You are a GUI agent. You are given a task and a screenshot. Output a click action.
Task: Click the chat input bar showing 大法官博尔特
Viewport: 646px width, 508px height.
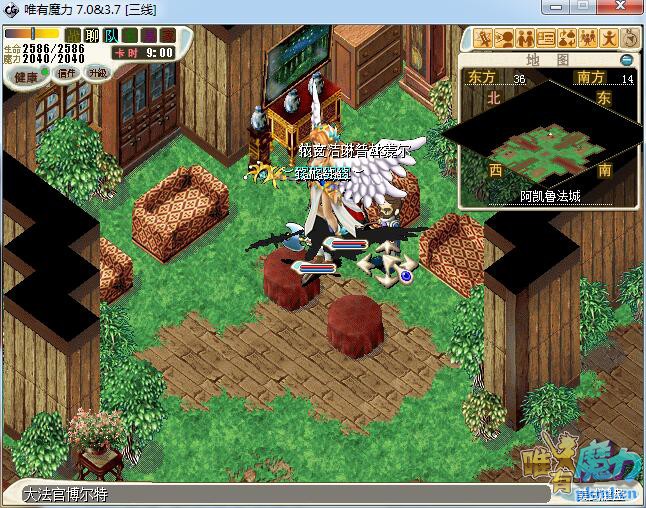(x=250, y=495)
